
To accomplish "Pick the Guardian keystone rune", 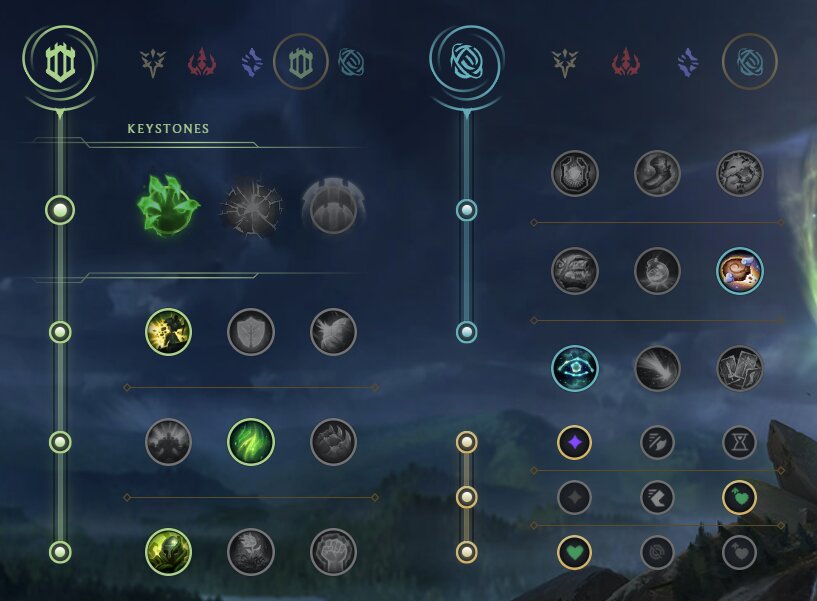I will pyautogui.click(x=334, y=208).
